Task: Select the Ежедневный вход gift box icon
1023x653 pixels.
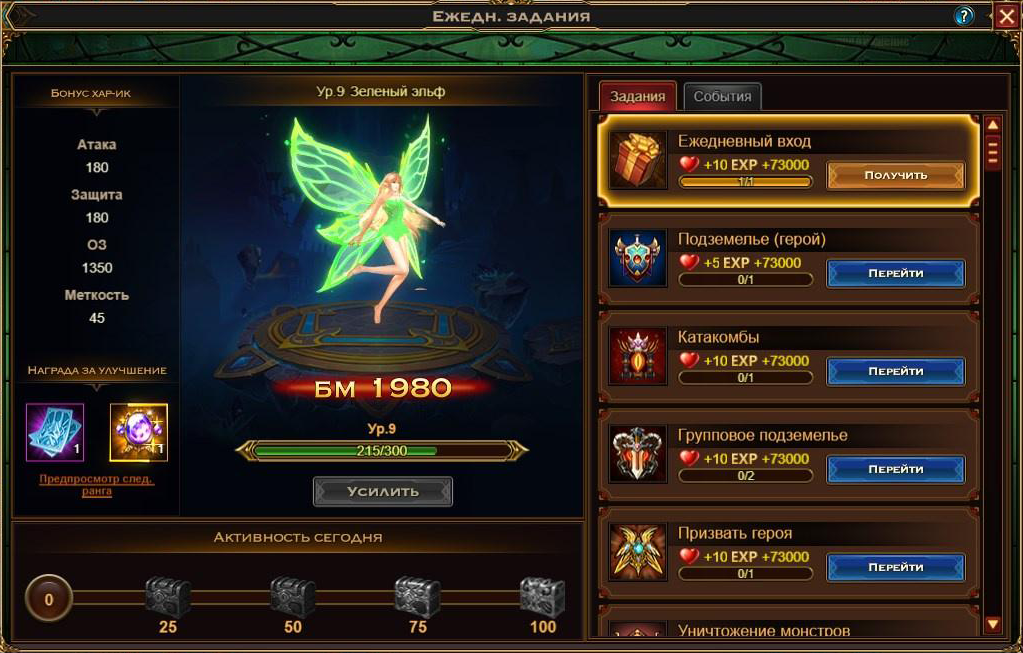Action: tap(639, 160)
